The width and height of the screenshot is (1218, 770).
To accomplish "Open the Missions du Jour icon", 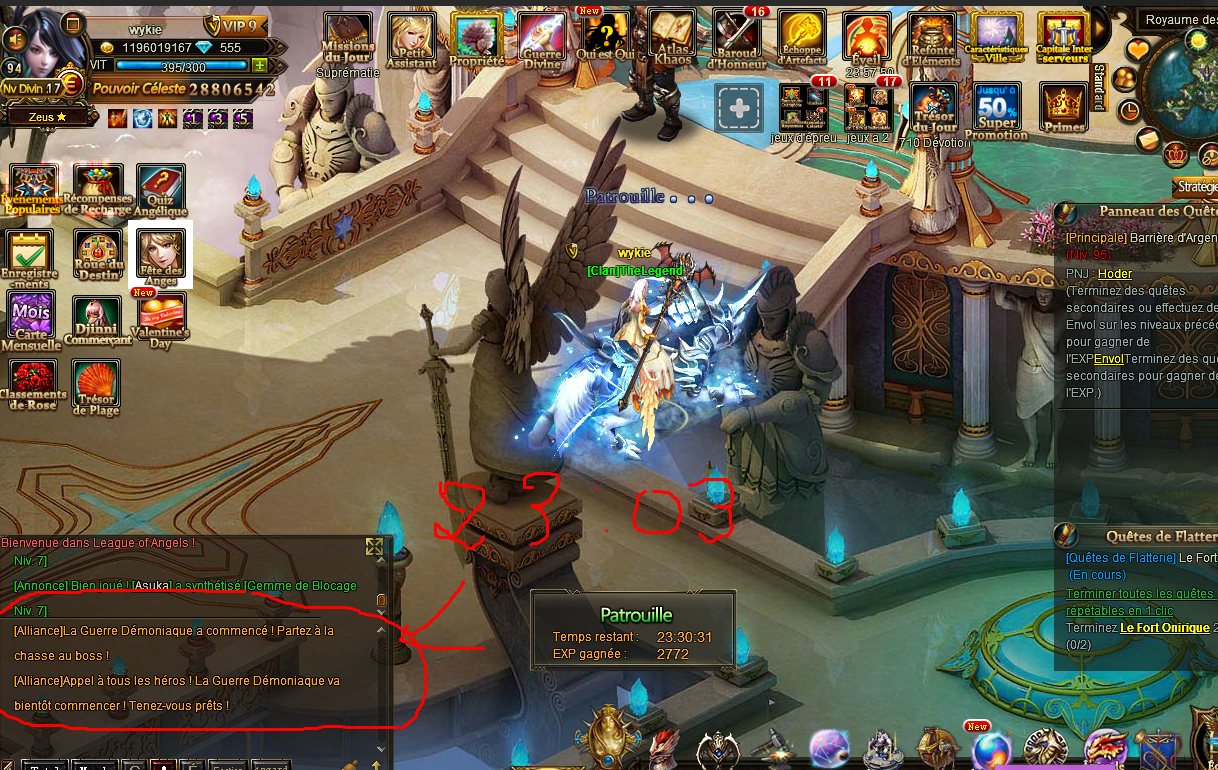I will coord(347,37).
